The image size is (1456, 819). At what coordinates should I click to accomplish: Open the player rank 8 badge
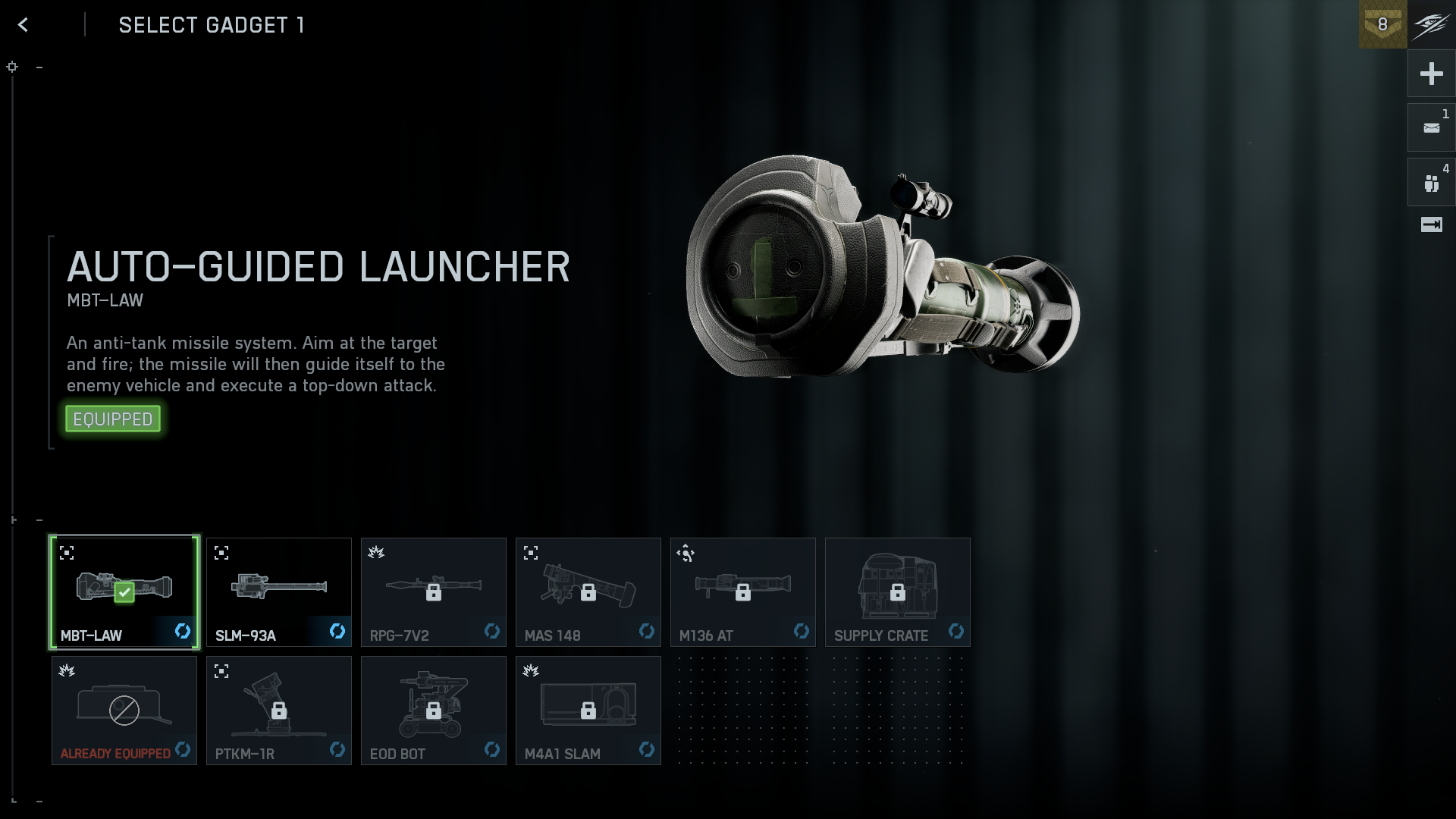[1382, 24]
